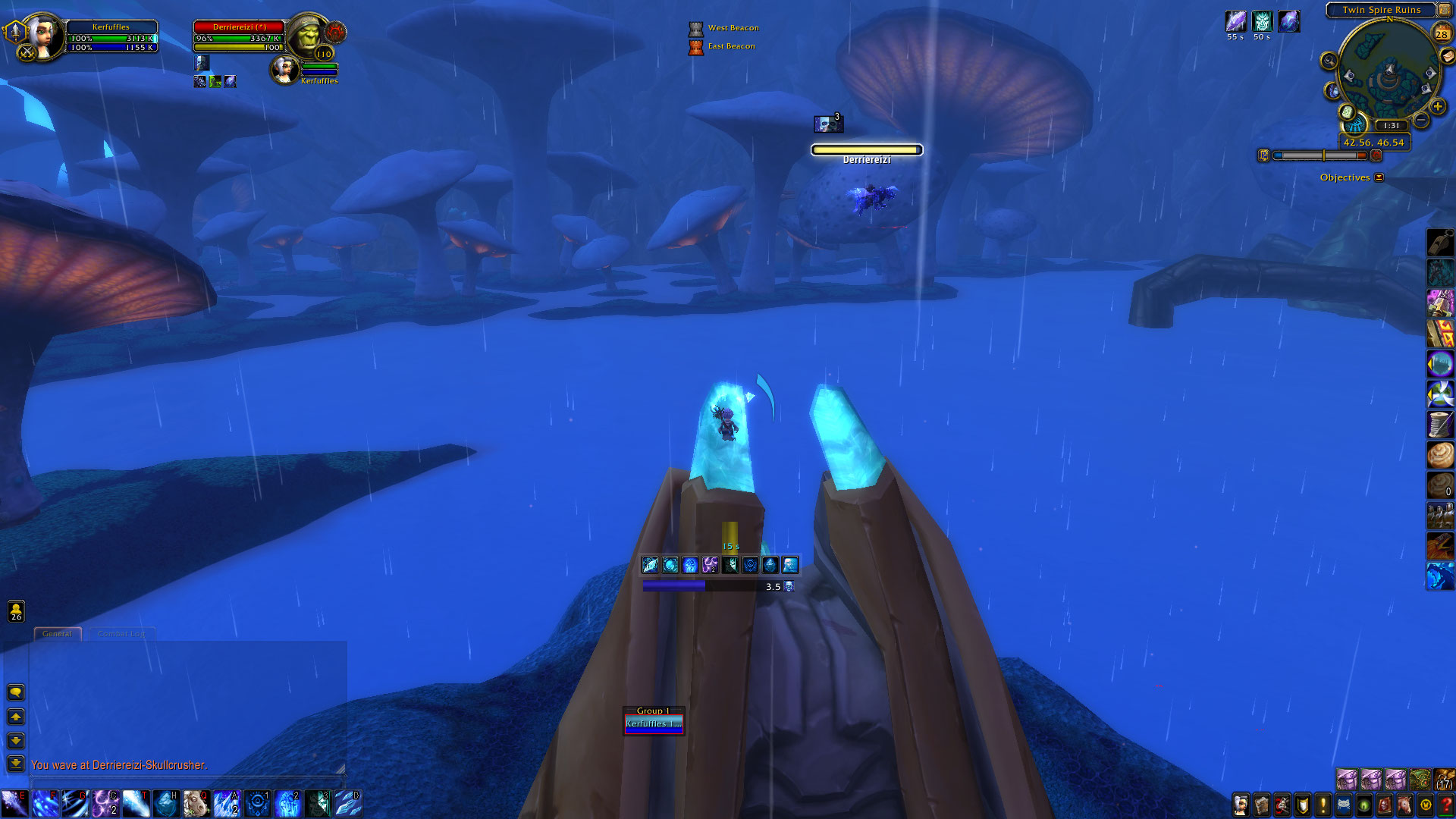
Task: Open the yellow exclamation quest log button
Action: [1323, 805]
